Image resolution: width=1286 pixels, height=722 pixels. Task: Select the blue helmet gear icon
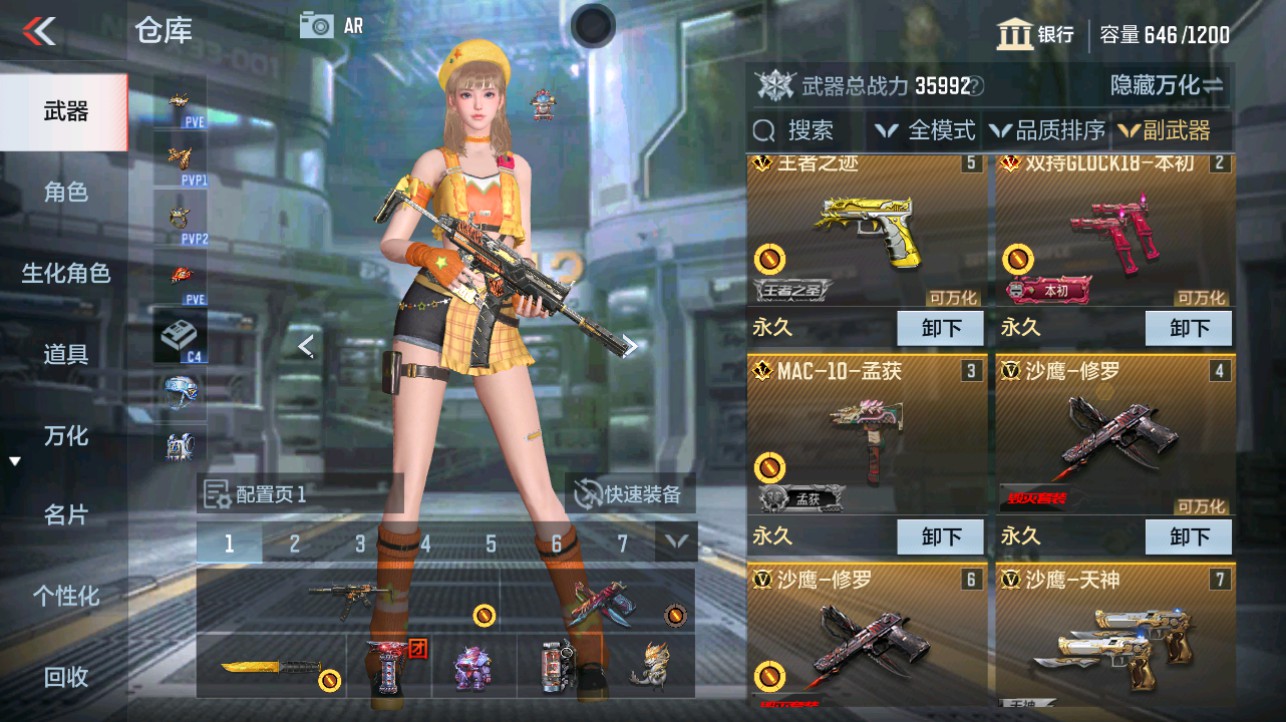180,392
